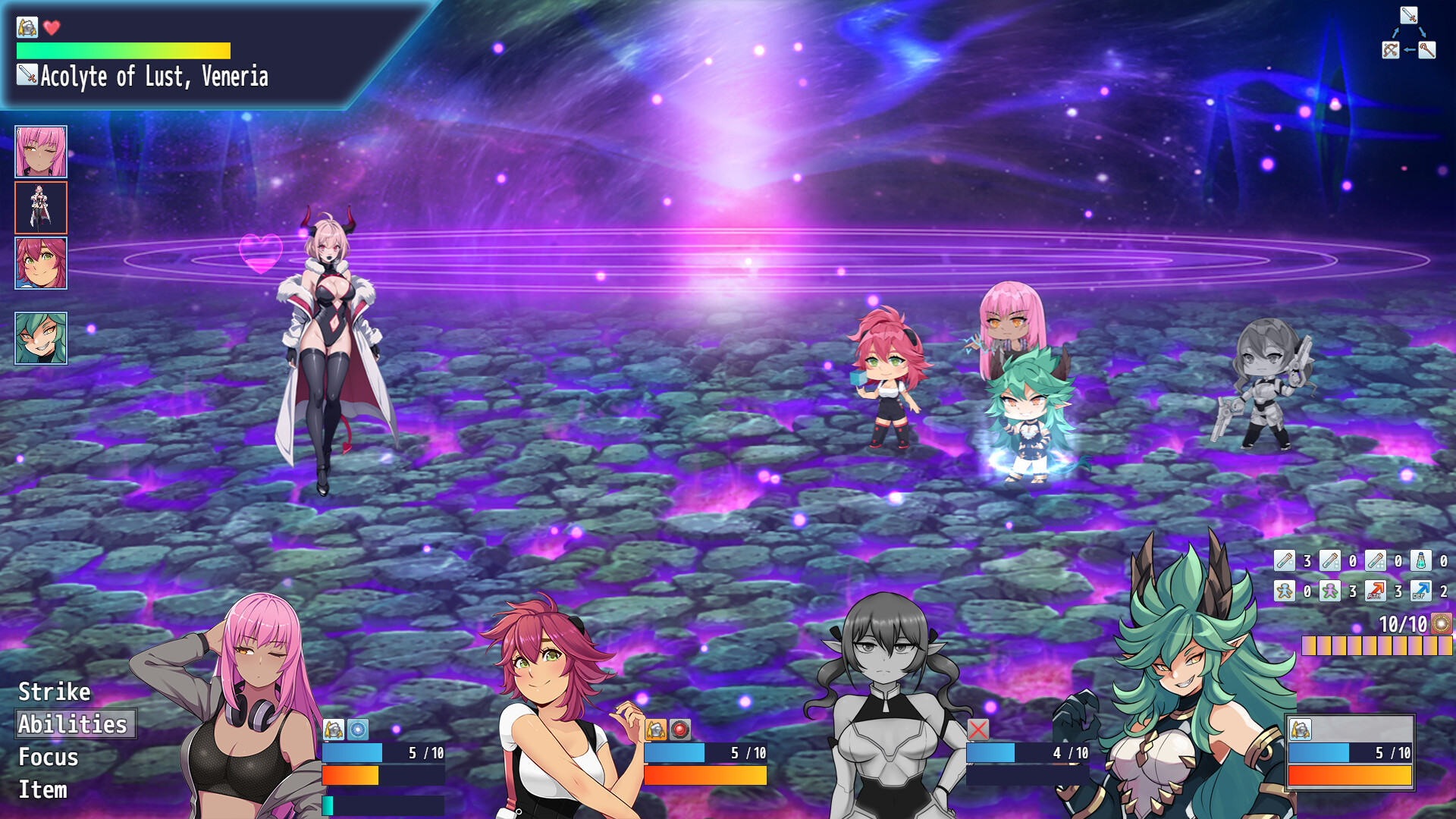
Task: Select the second party portrait in left sidebar
Action: point(39,207)
